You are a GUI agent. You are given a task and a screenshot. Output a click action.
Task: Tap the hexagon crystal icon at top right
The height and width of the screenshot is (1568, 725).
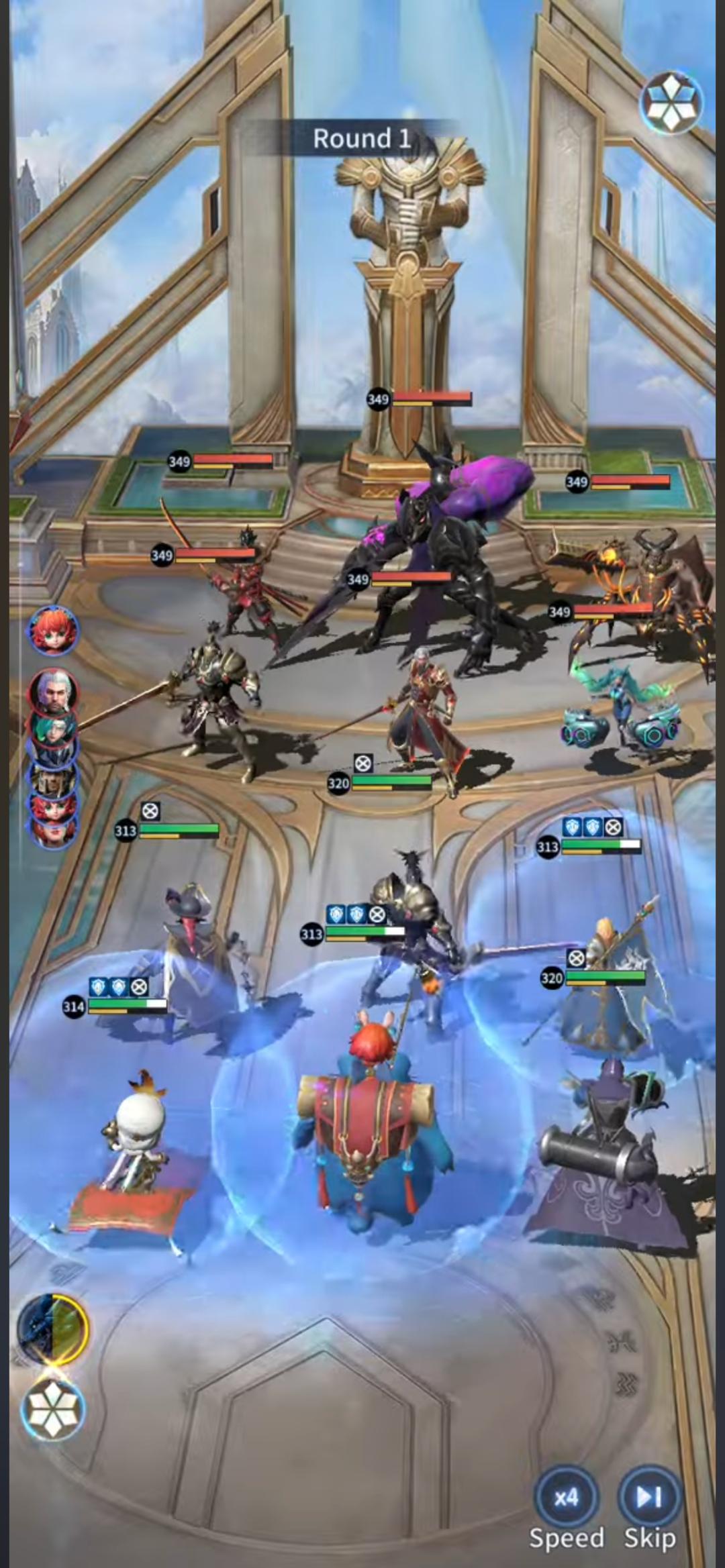click(x=671, y=103)
